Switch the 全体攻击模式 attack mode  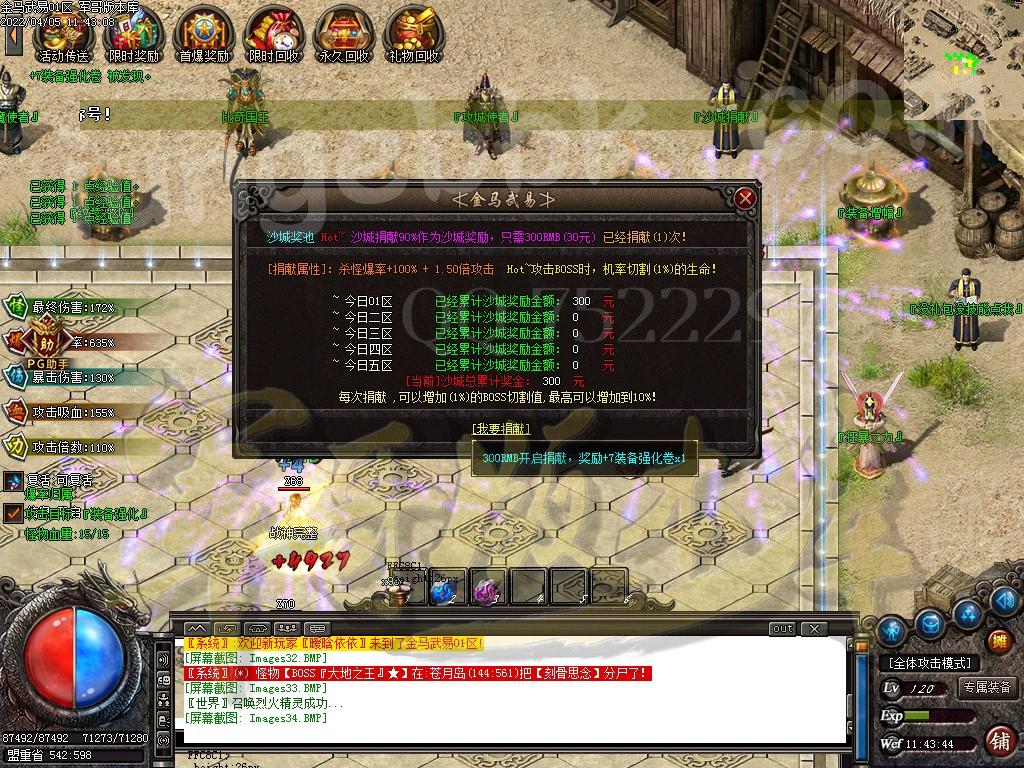point(929,663)
